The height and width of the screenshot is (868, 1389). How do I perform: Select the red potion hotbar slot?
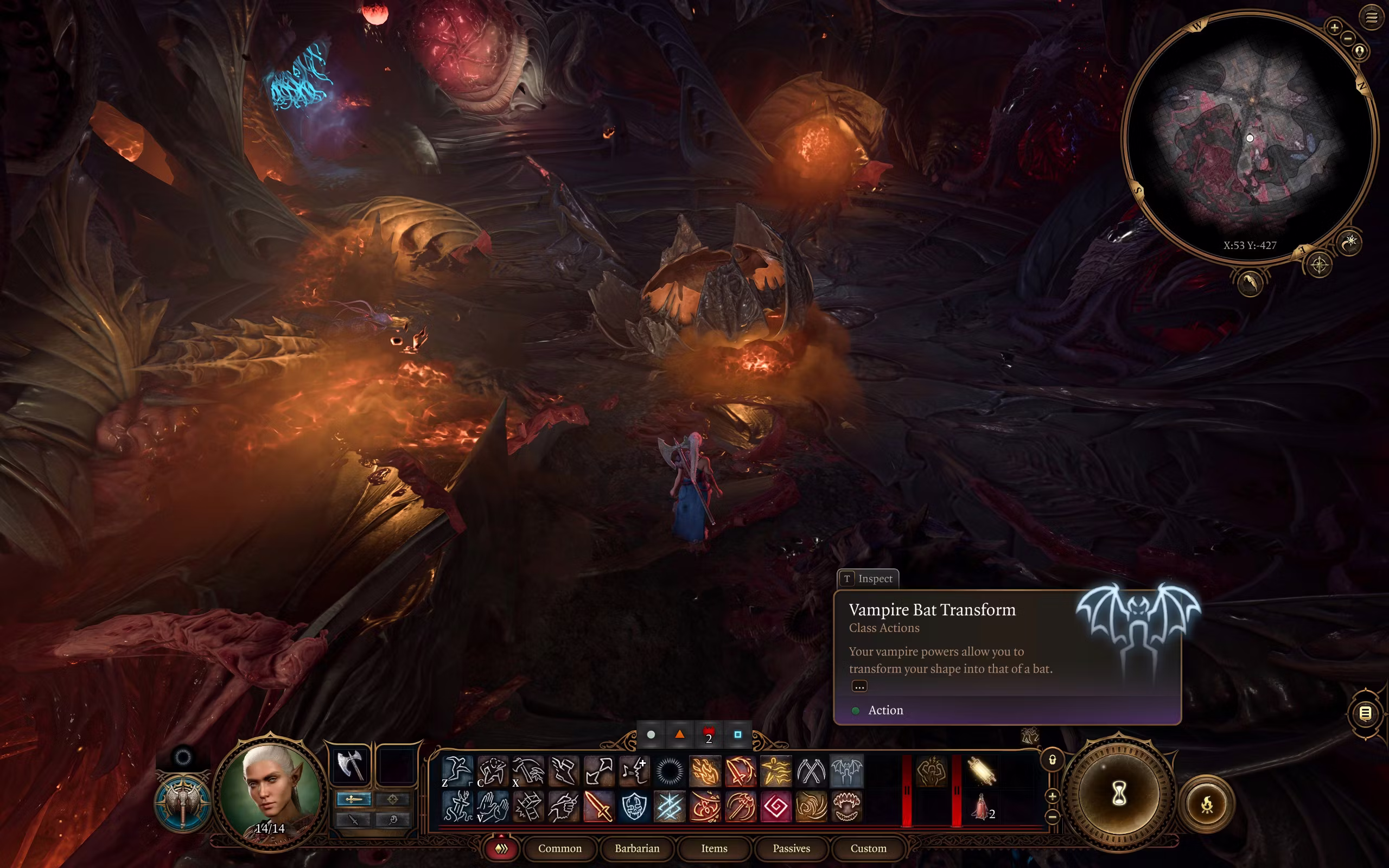coord(981,806)
